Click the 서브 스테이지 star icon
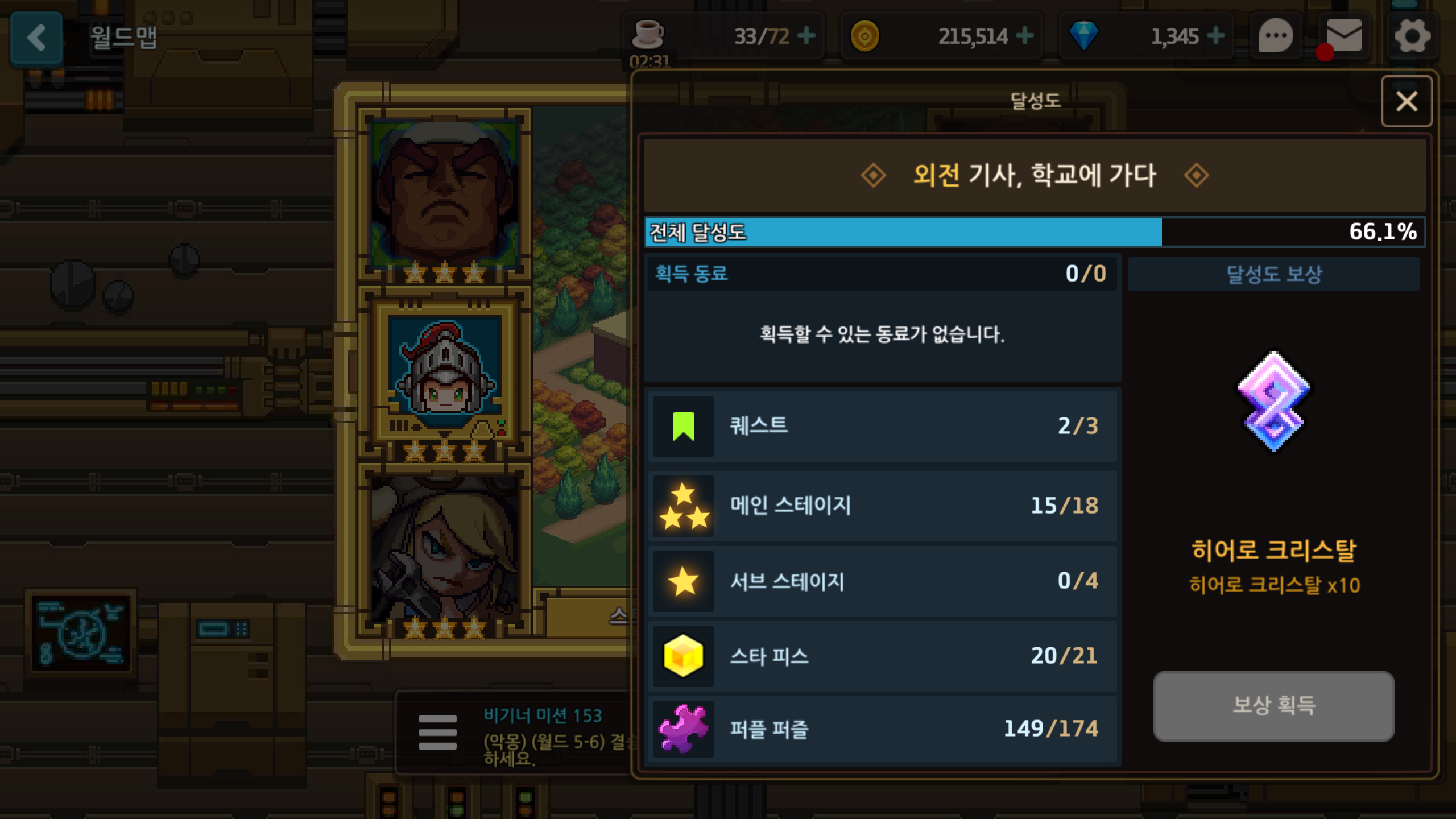Viewport: 1456px width, 819px height. [x=684, y=581]
